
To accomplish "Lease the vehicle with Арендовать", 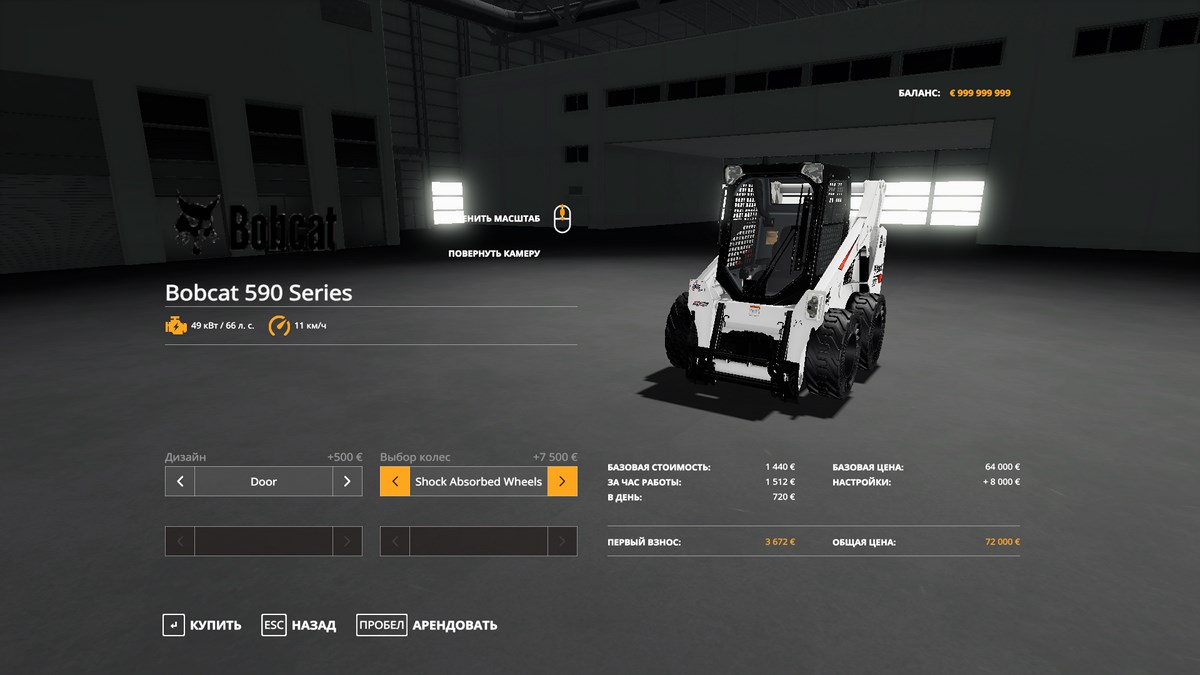I will point(427,625).
